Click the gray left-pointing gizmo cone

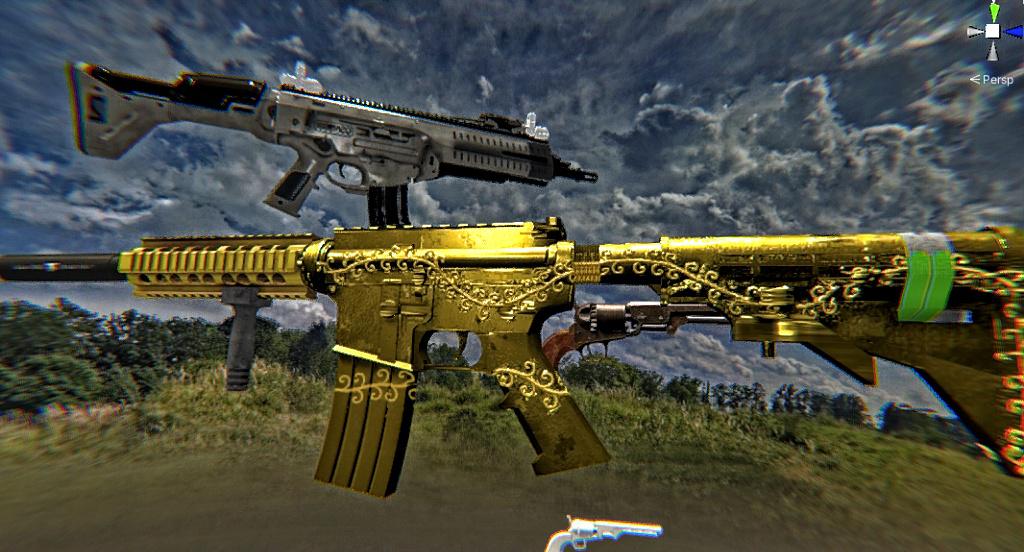pos(974,31)
